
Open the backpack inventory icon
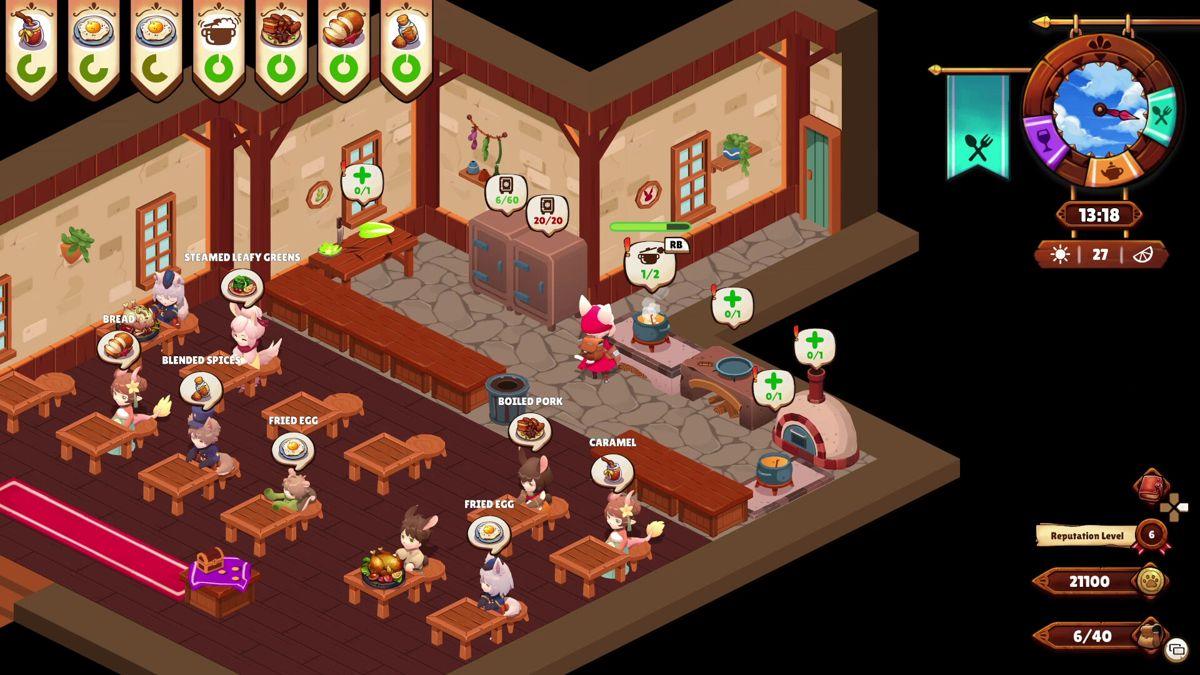click(1149, 633)
